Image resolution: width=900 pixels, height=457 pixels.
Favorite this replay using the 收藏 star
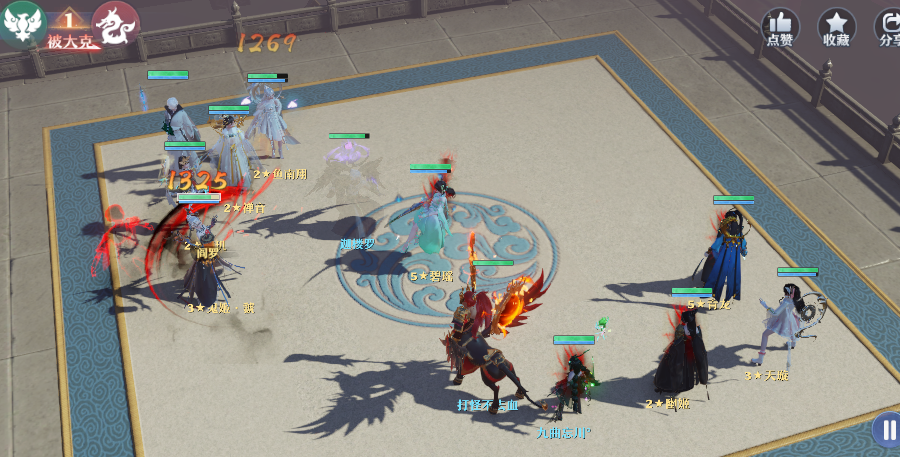tap(836, 25)
